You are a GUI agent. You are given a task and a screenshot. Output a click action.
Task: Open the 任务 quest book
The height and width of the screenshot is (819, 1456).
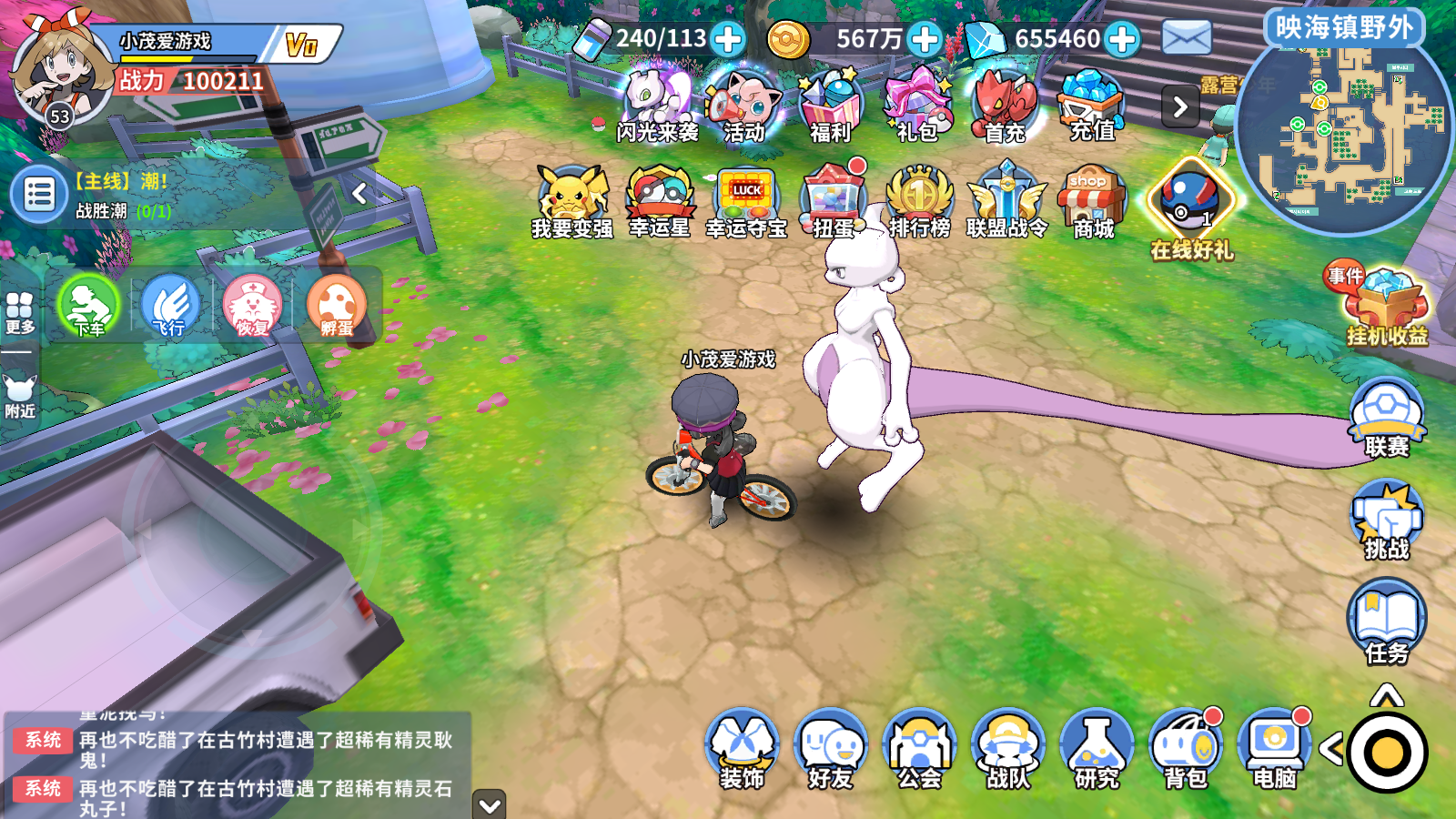click(x=1386, y=623)
